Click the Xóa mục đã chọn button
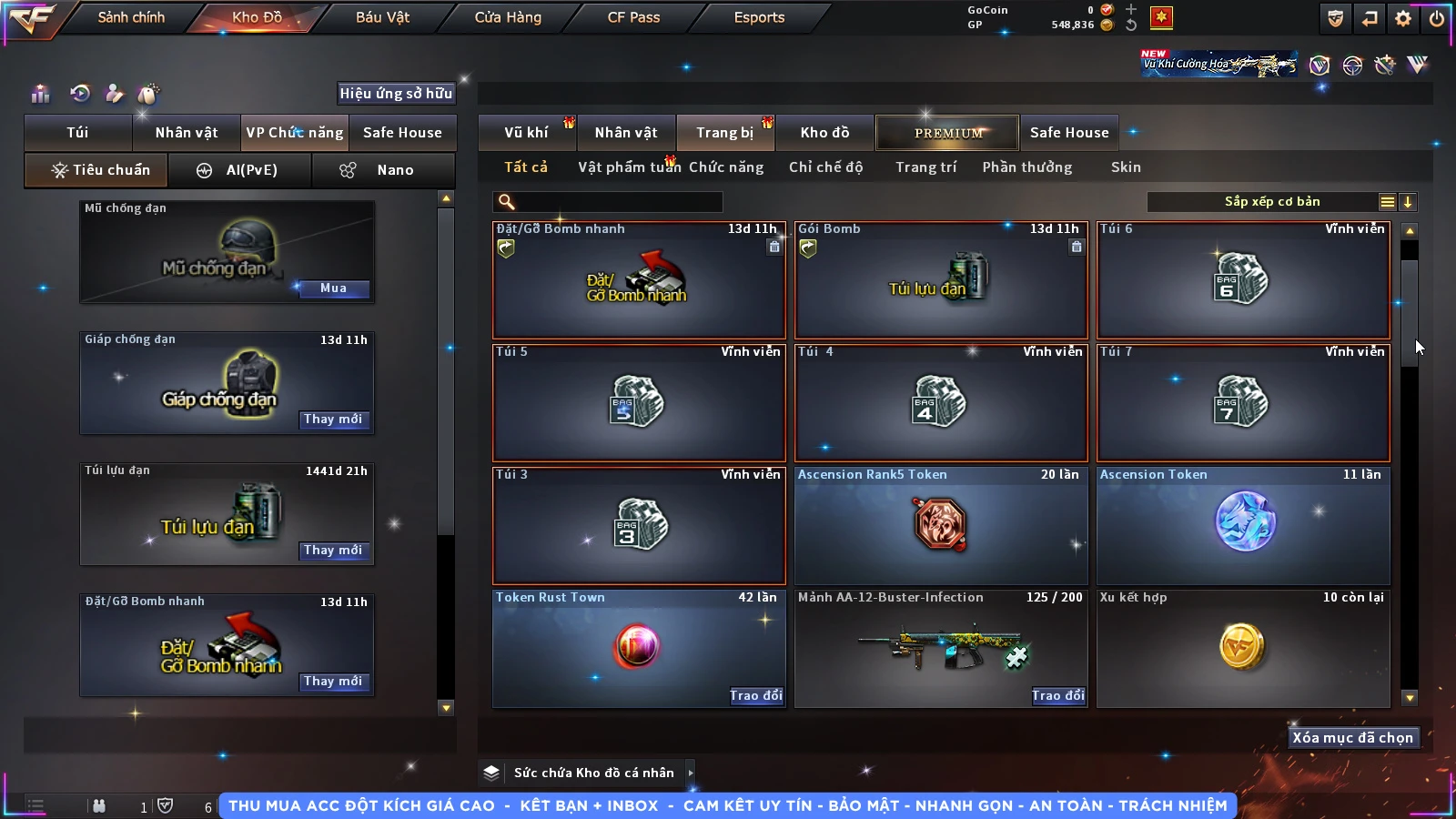 1352,738
